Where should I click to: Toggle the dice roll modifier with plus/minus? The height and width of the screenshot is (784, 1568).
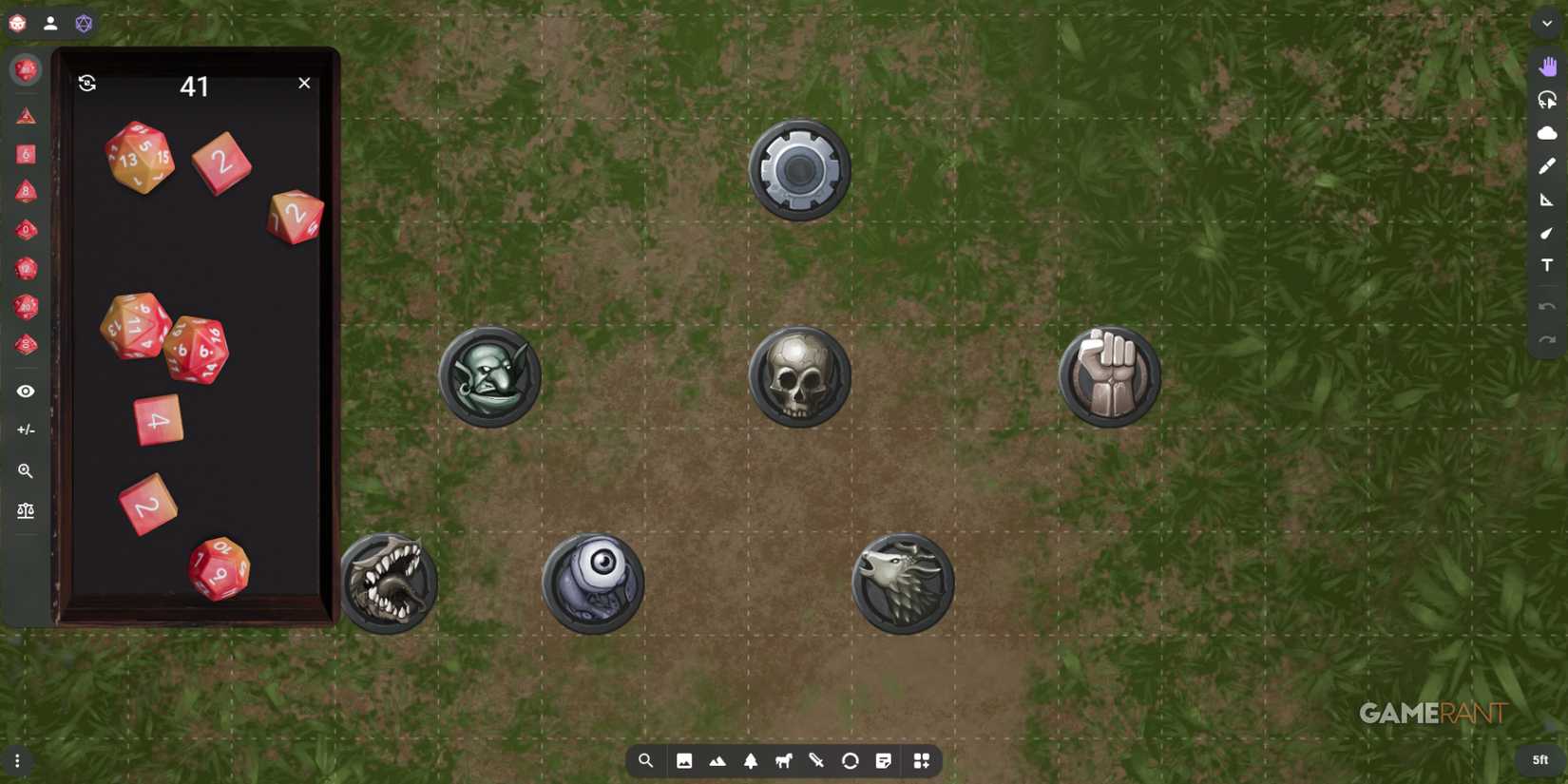(x=26, y=430)
